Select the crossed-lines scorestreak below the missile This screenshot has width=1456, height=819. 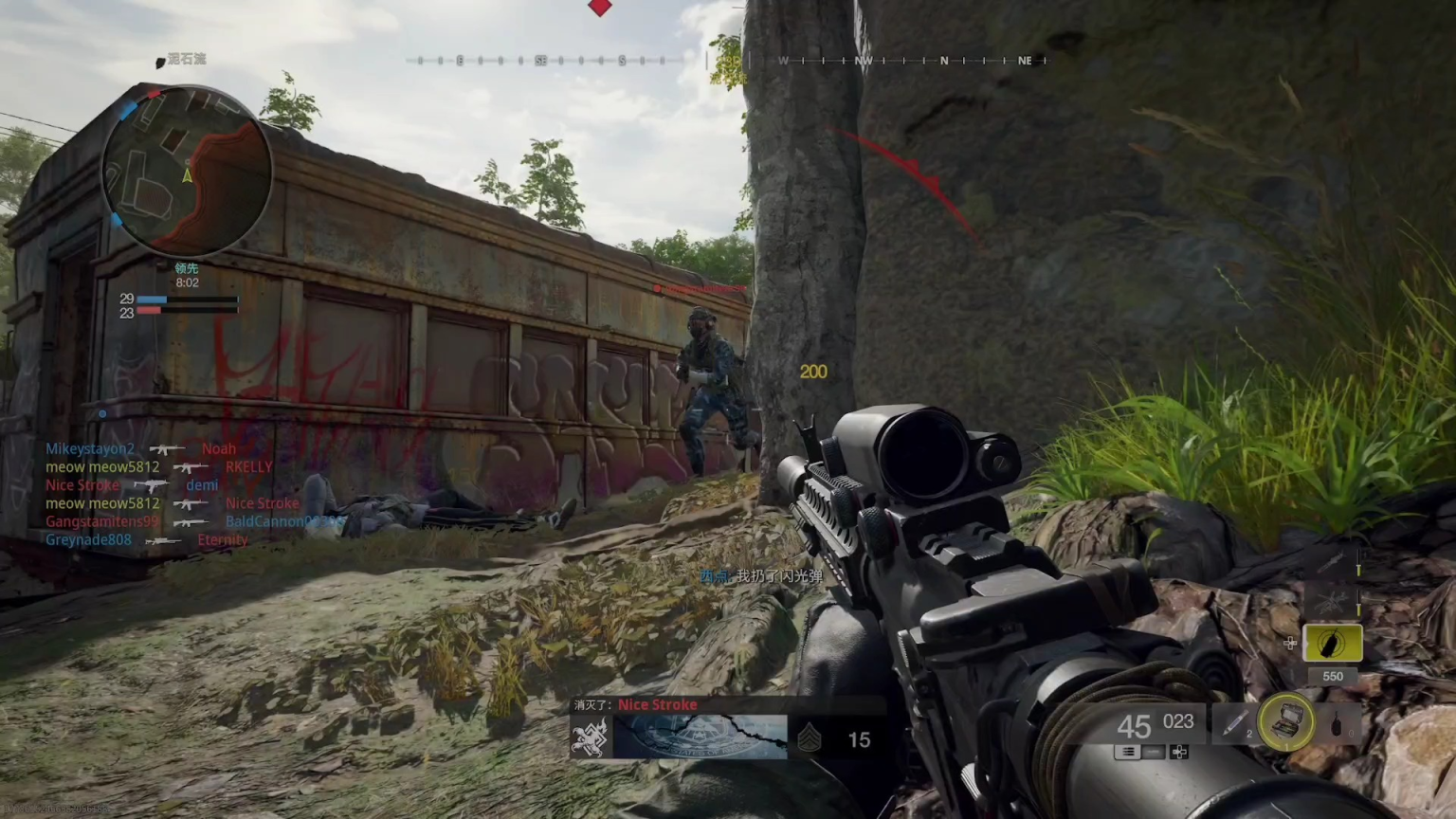pos(1332,601)
